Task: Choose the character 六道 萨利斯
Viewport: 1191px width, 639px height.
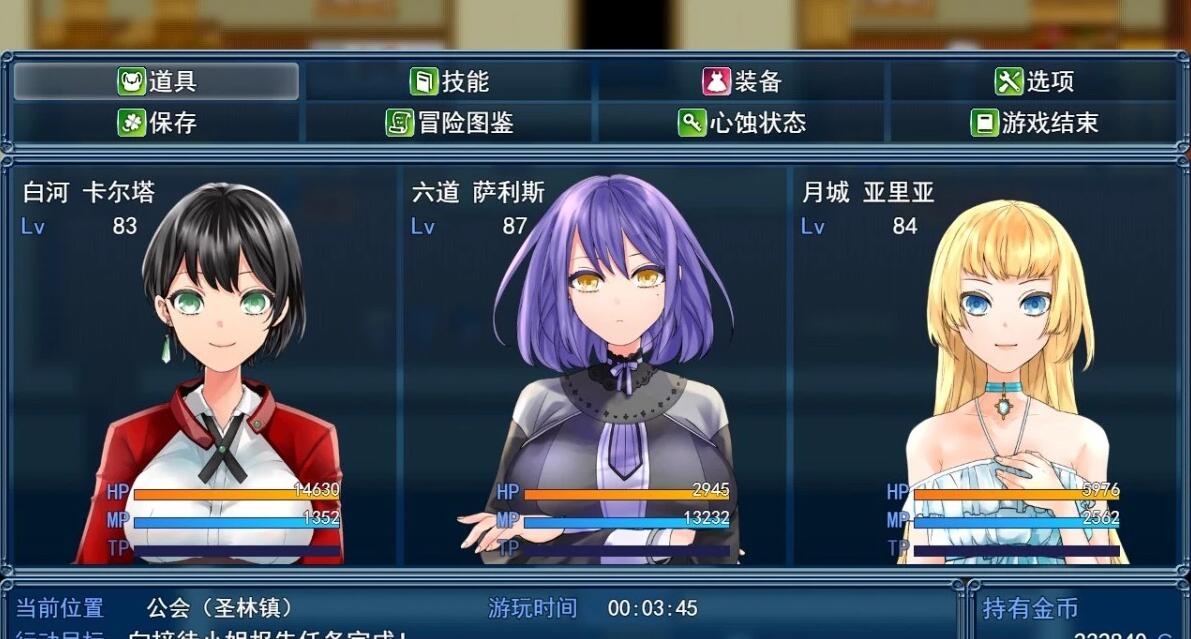Action: click(x=598, y=370)
